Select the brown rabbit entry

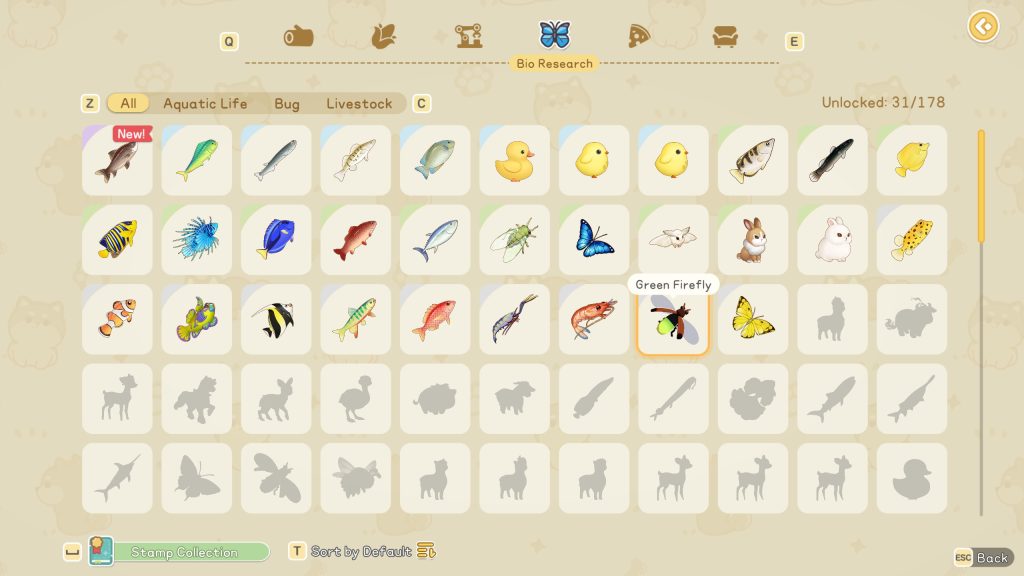(x=753, y=240)
